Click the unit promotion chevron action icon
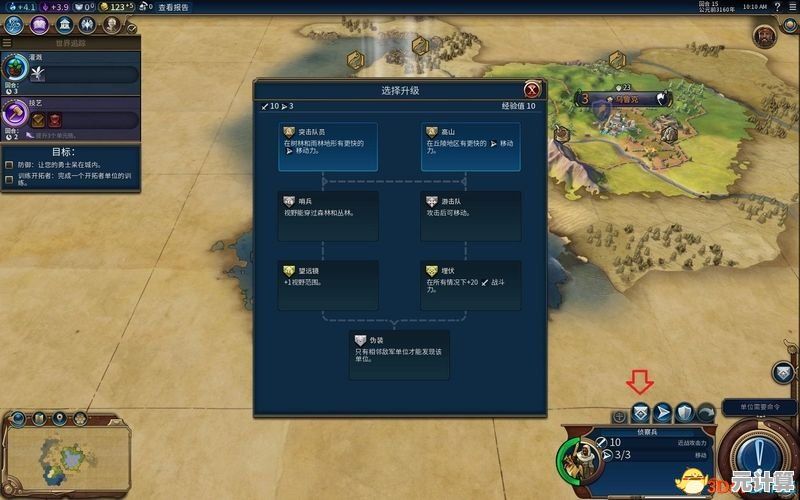800x500 pixels. (640, 412)
